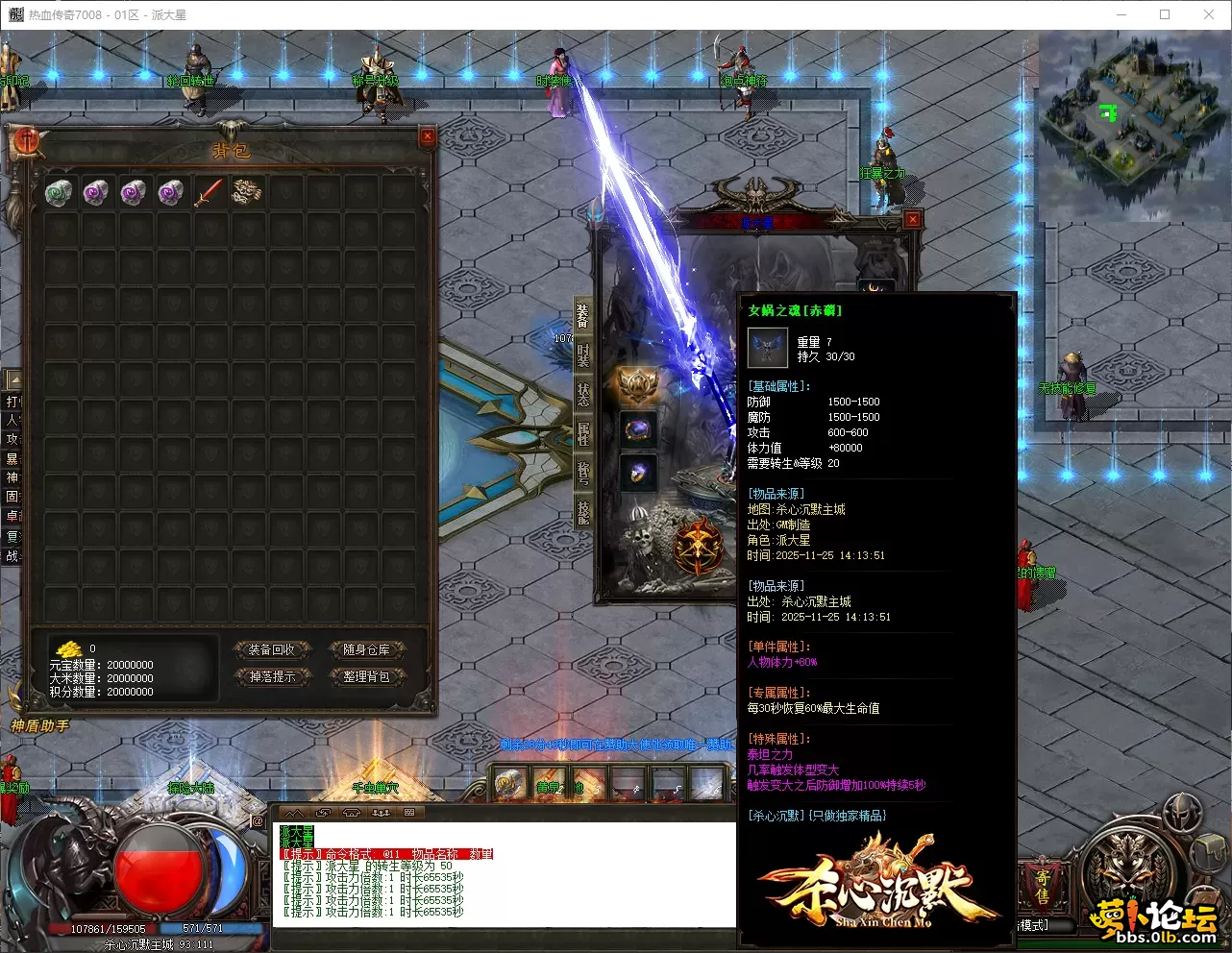View the 属性 attributes tab
The image size is (1232, 953).
point(582,432)
